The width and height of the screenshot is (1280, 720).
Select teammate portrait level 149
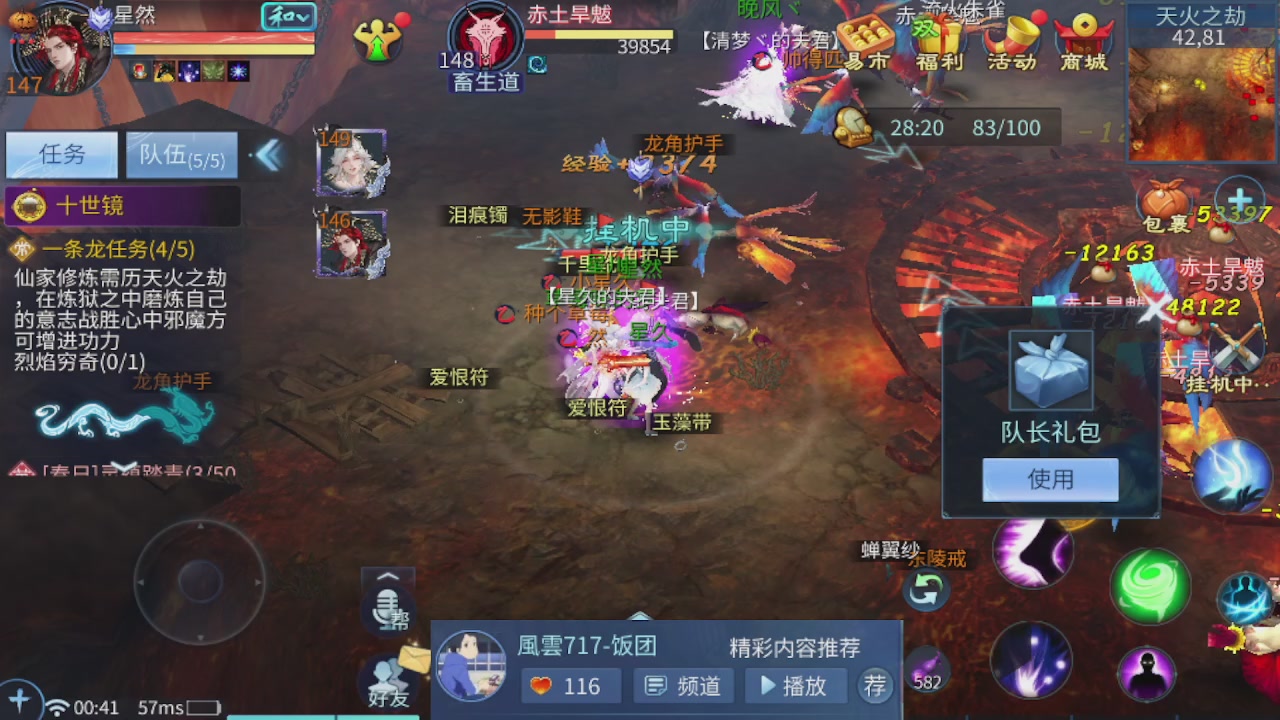coord(352,160)
